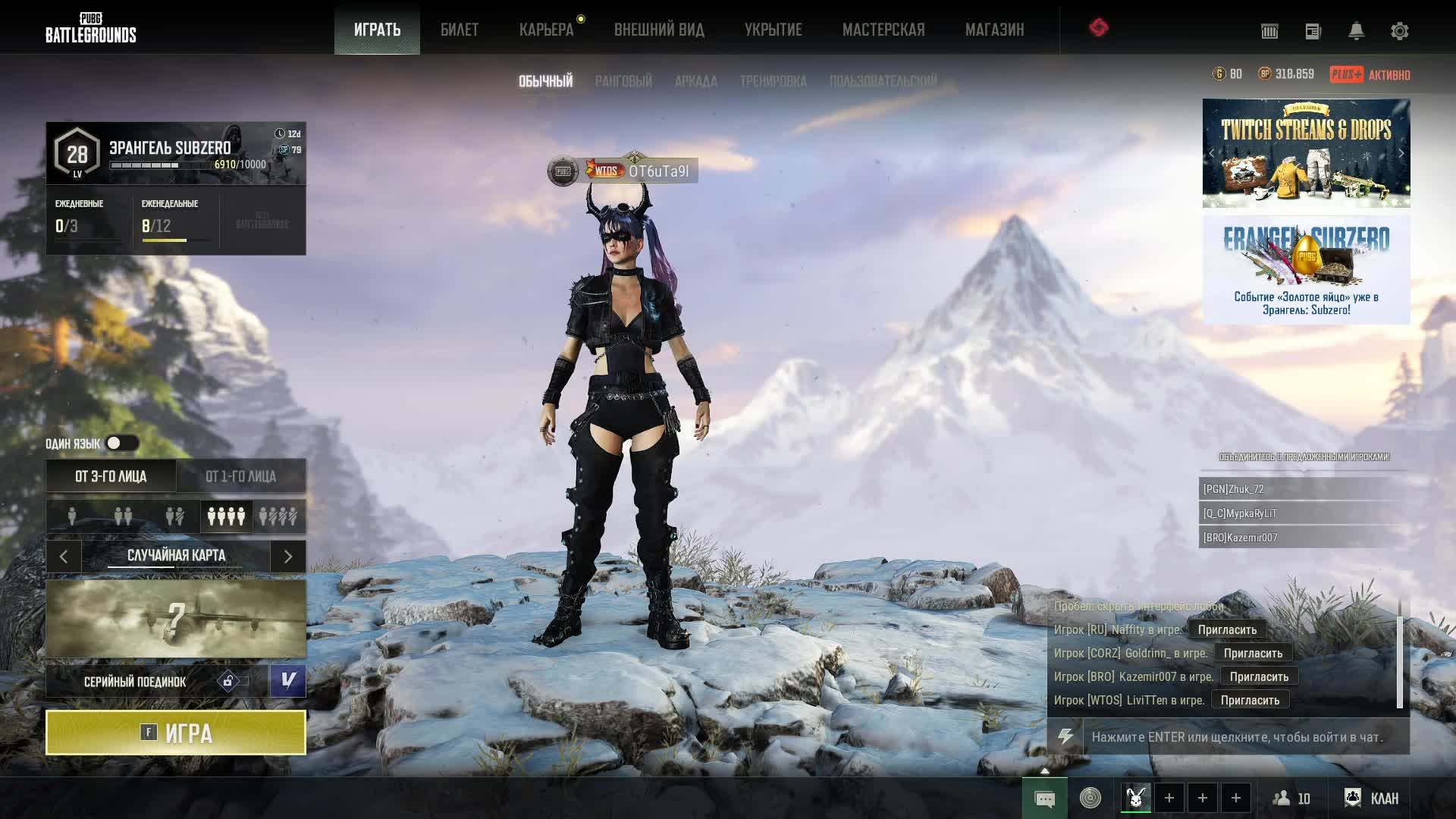
Task: Choose ОТ 1-ГО ЛИЦА first-person perspective
Action: [240, 476]
